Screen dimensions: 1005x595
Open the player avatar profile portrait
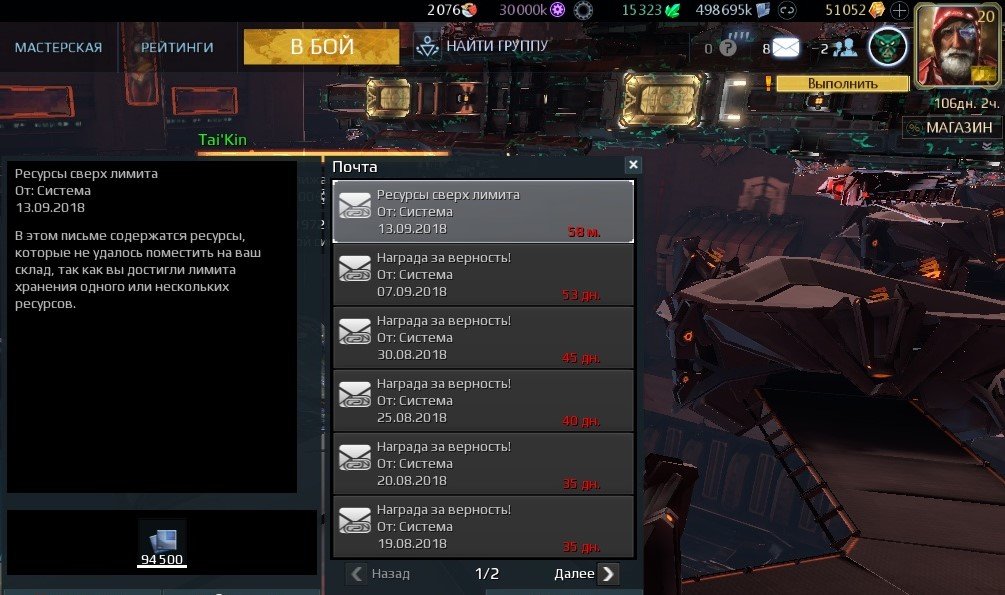coord(957,45)
